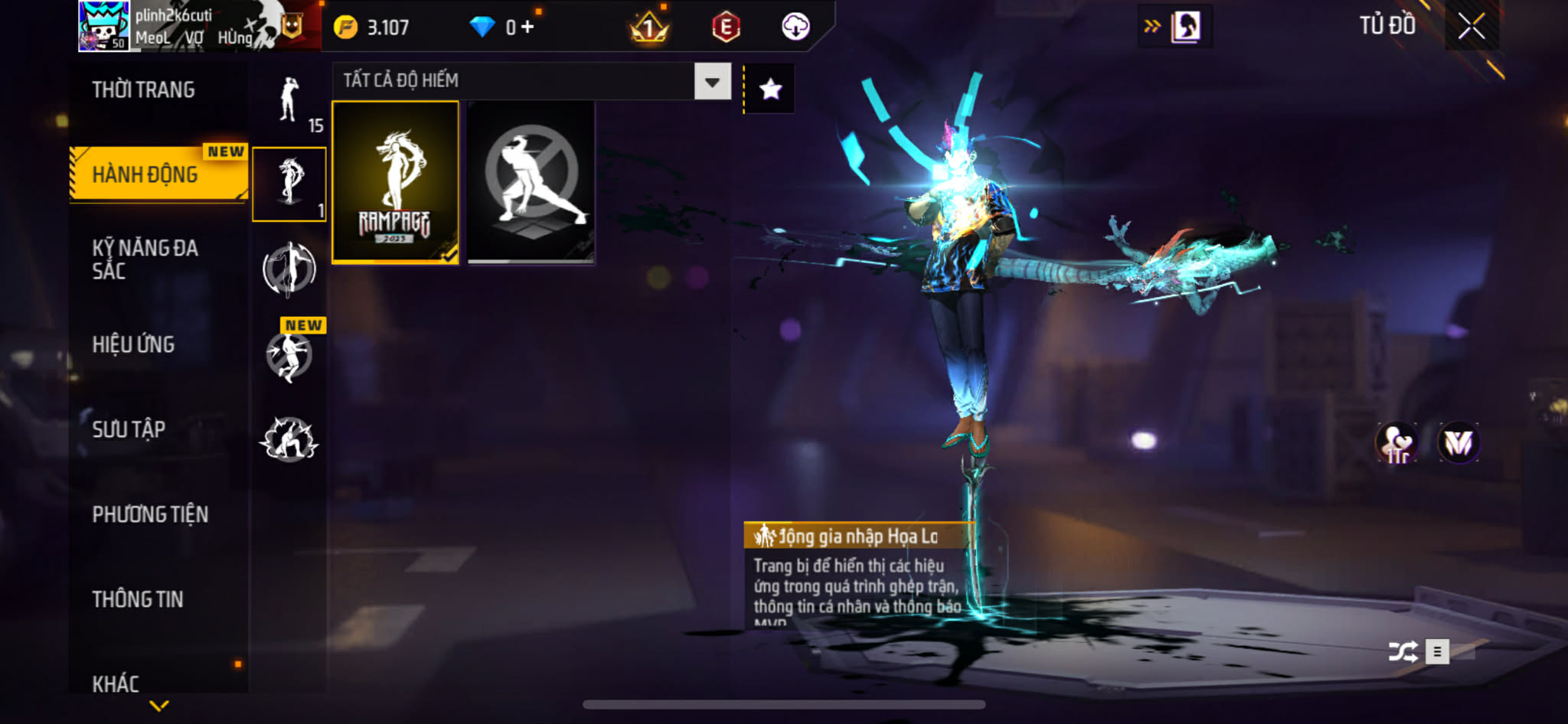Select the Hành Động category
The height and width of the screenshot is (724, 1568).
point(145,174)
